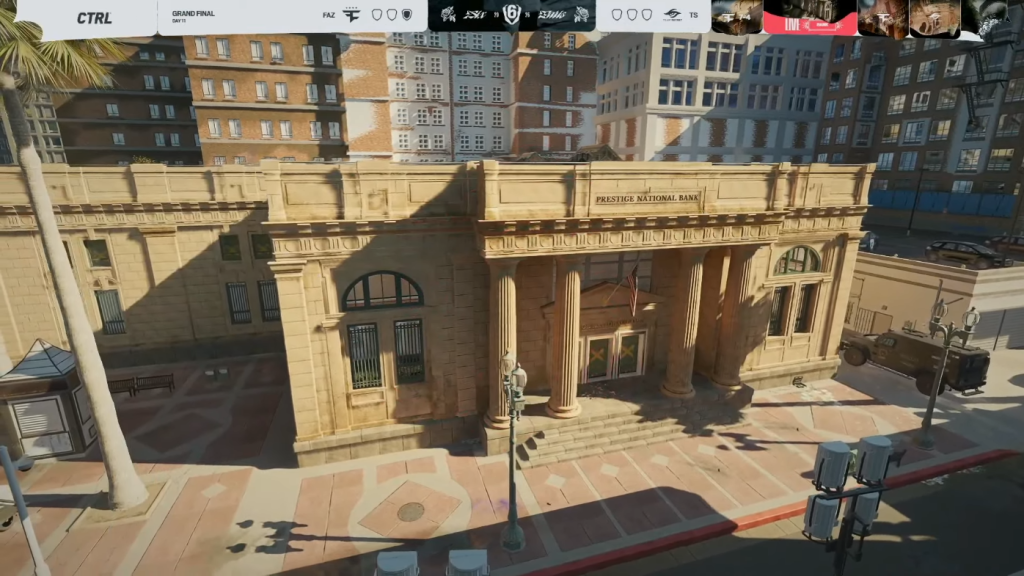The width and height of the screenshot is (1024, 576).
Task: Click the CTRL logo in the banner
Action: pyautogui.click(x=94, y=18)
